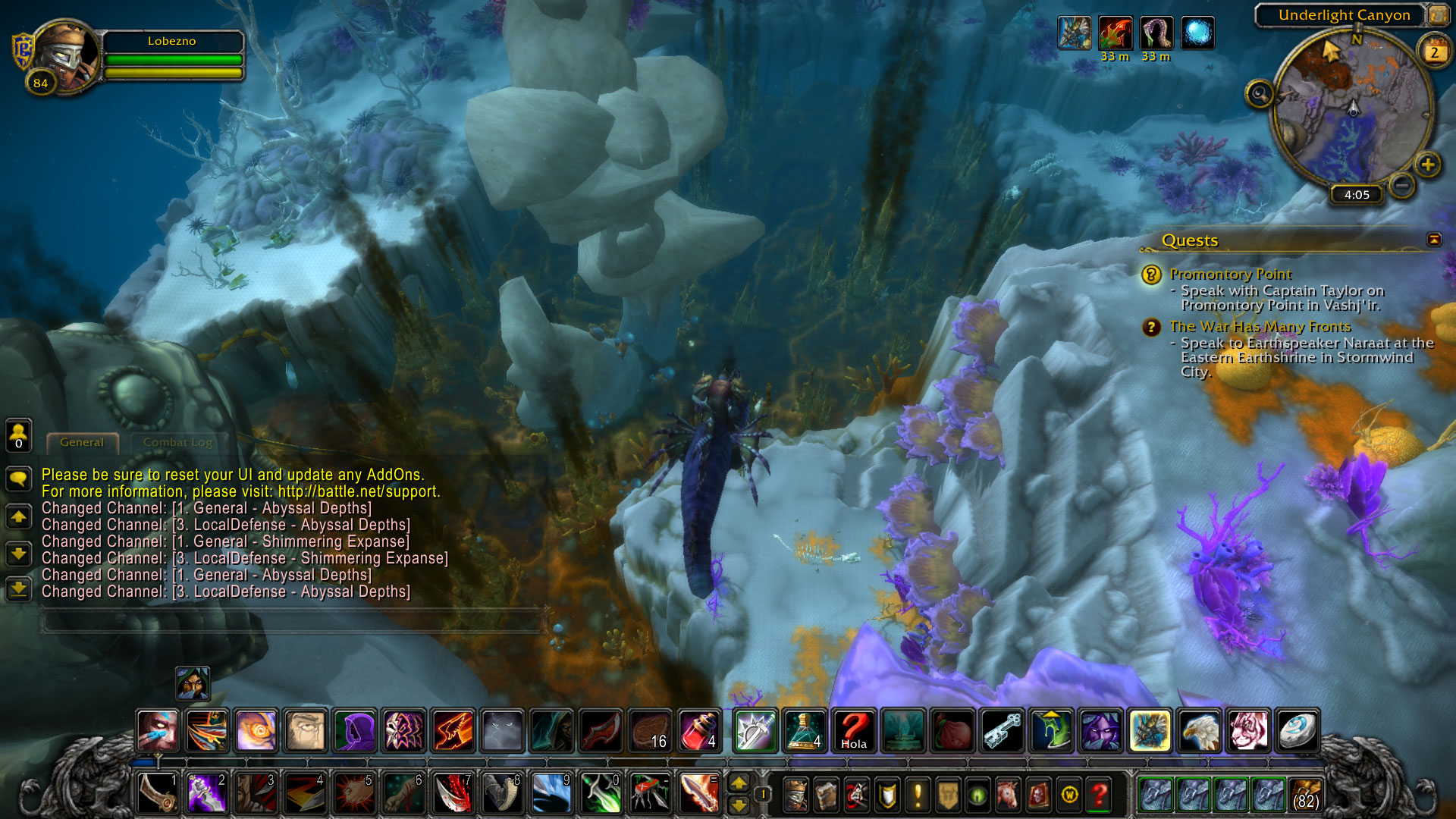Collapse the Quests tracker panel
Screen dimensions: 1456x819
pos(1434,240)
